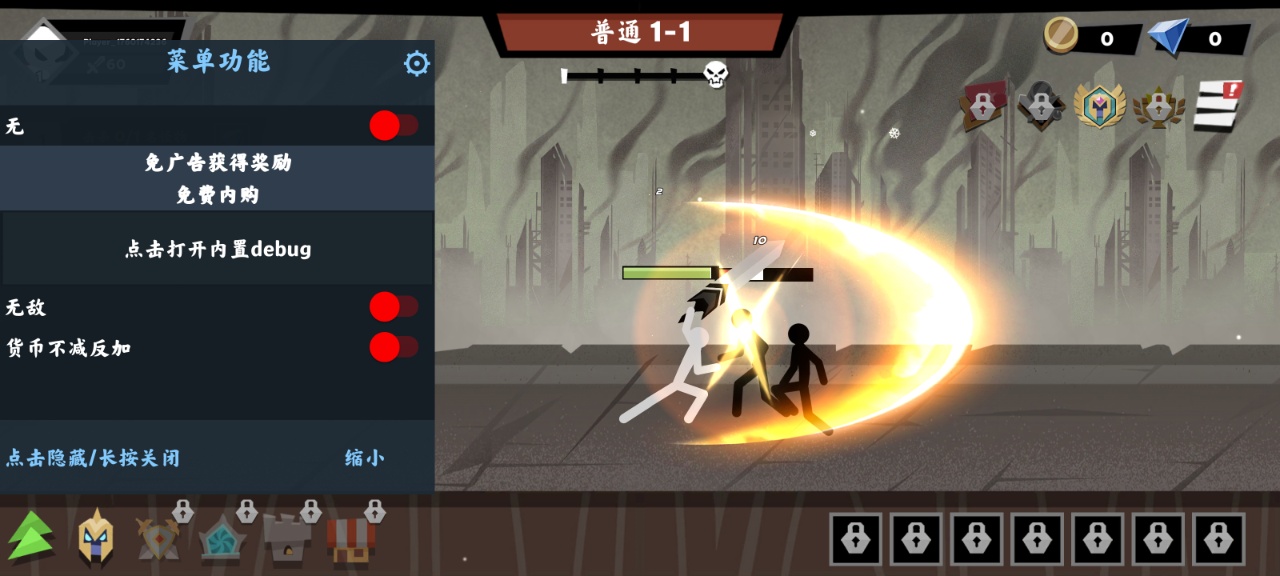The height and width of the screenshot is (576, 1280).
Task: Toggle the 无 switch
Action: pyautogui.click(x=393, y=126)
